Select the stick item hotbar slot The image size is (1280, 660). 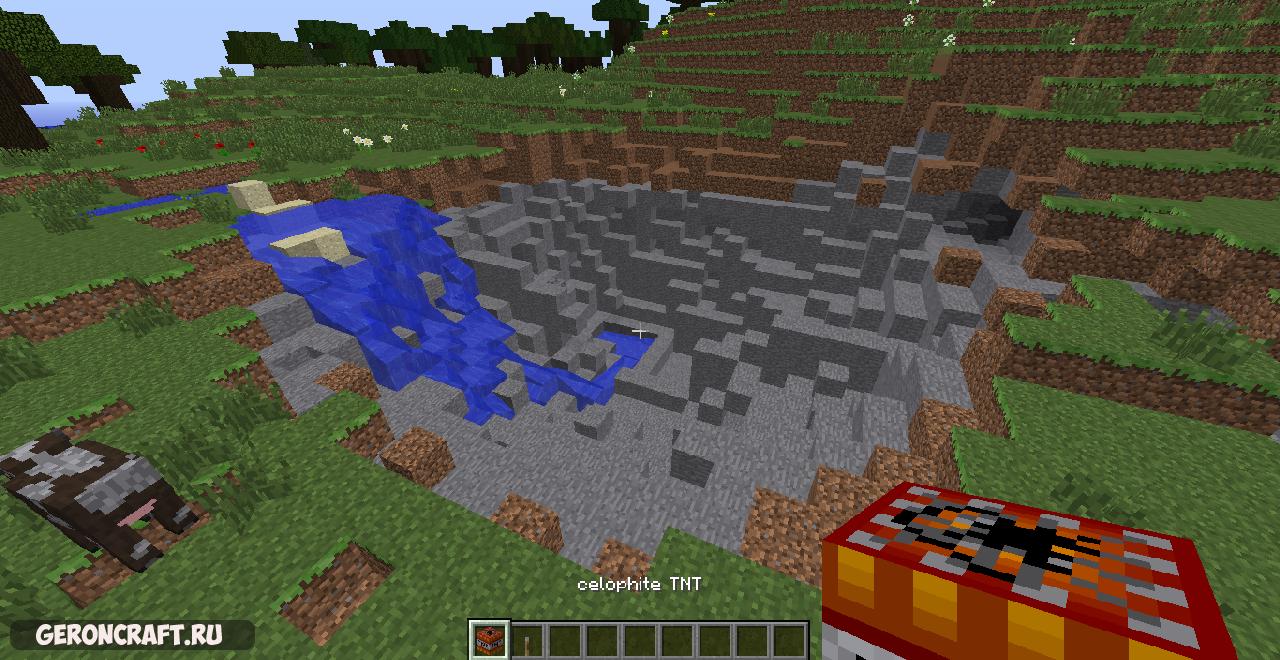(x=526, y=640)
